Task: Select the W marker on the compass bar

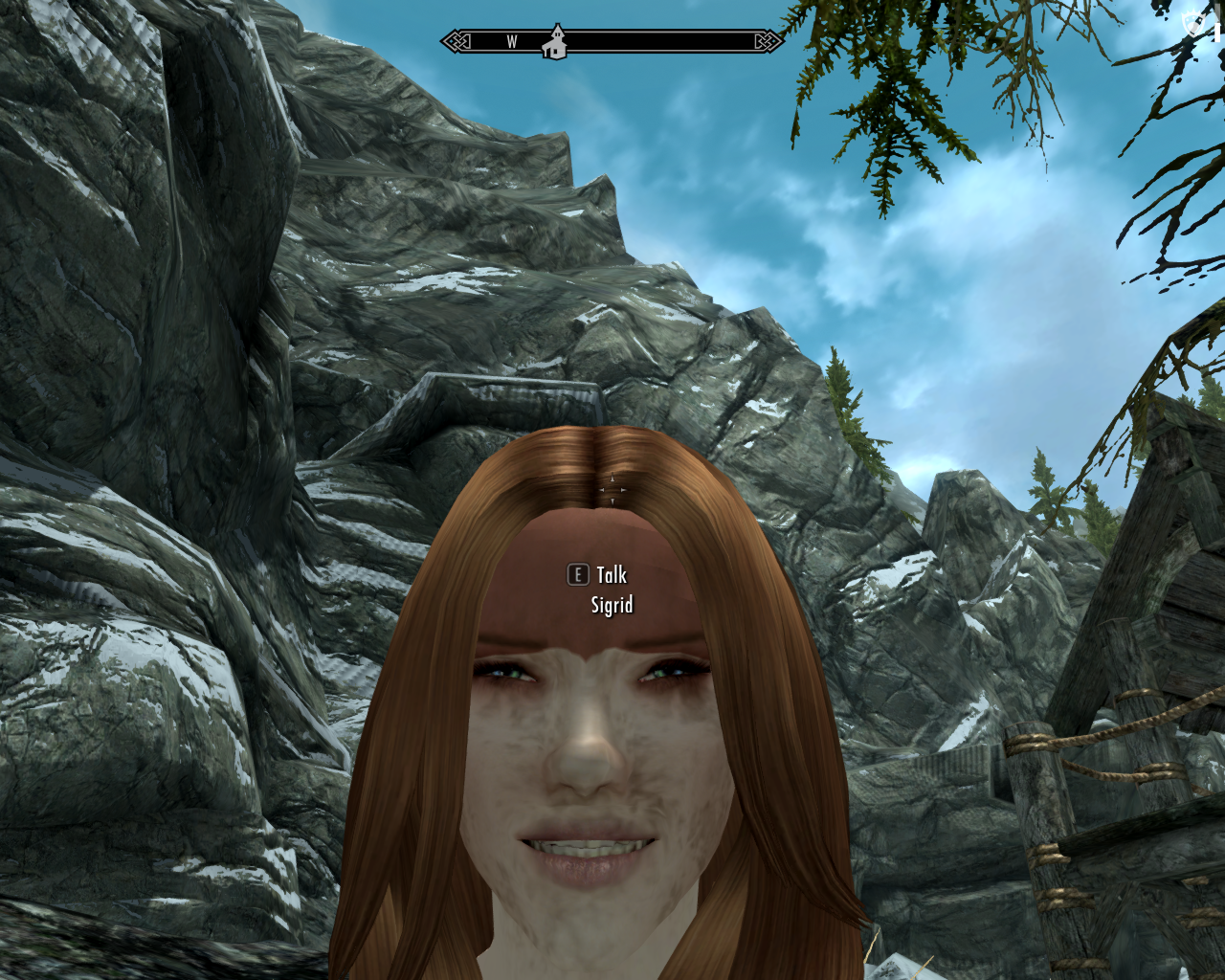Action: [x=510, y=41]
